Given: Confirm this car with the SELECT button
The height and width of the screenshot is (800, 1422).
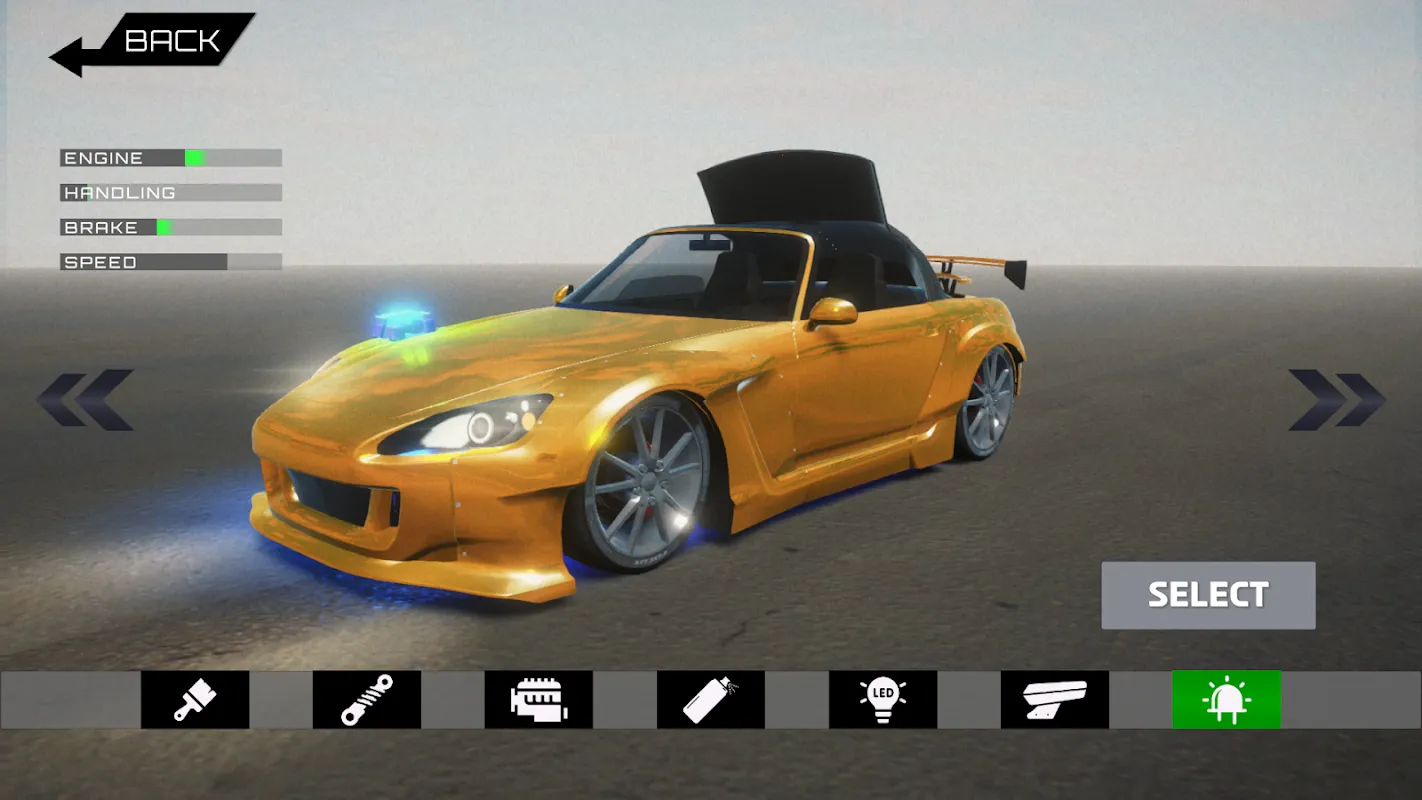Looking at the screenshot, I should tap(1208, 595).
